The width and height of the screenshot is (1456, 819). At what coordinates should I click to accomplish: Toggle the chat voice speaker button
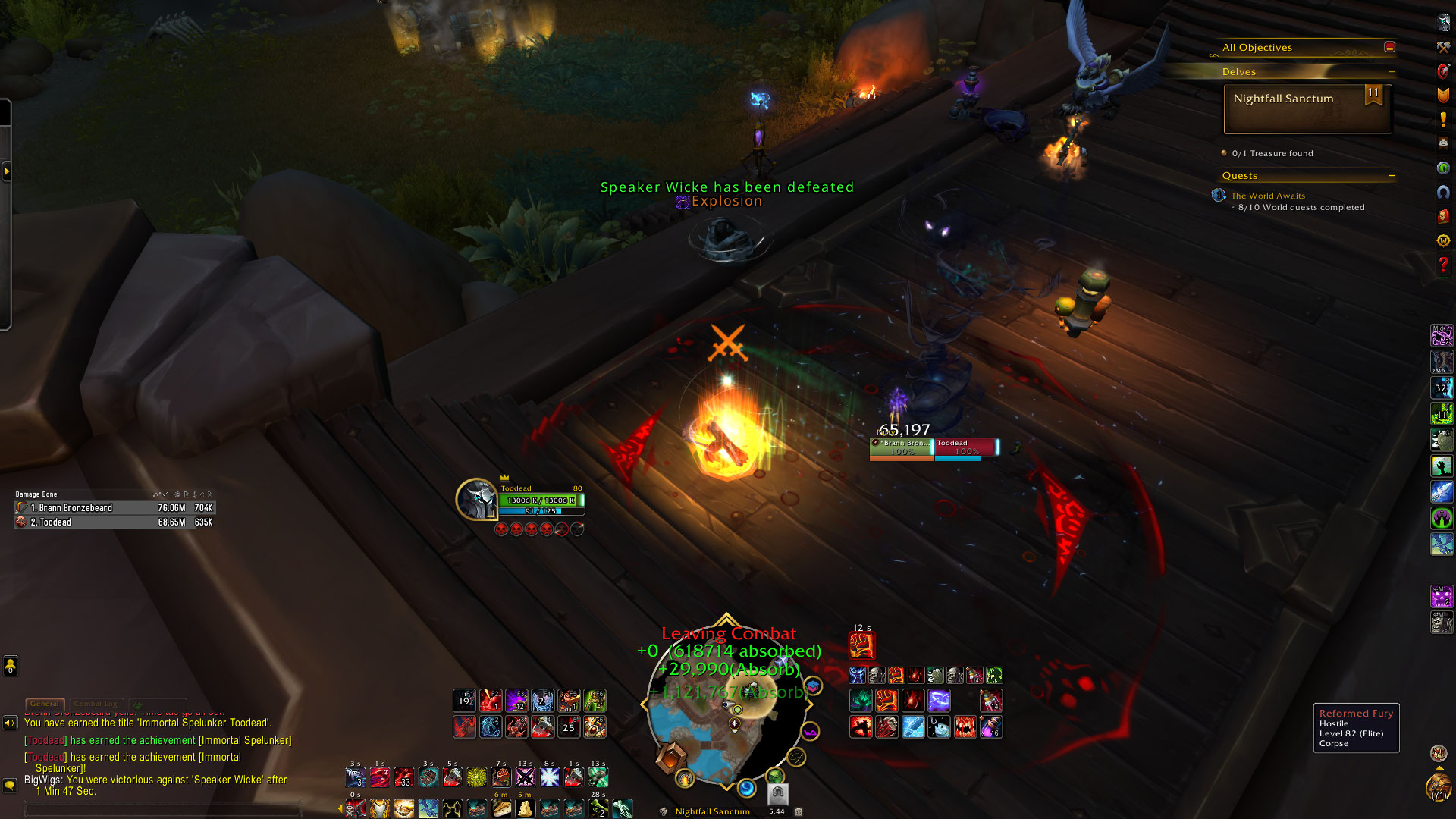(10, 723)
